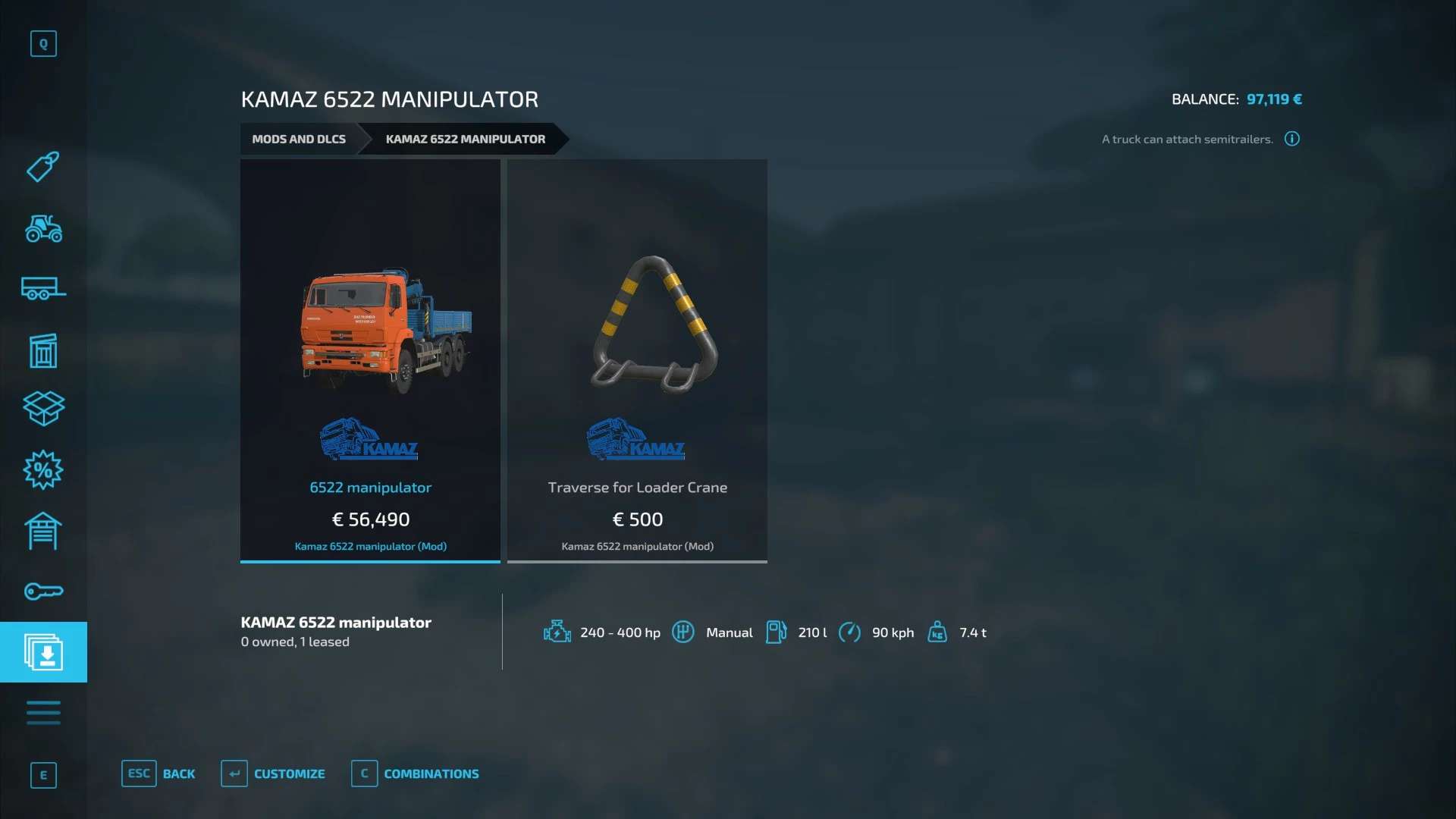
Task: Open the stacked boxes packs category
Action: [x=43, y=409]
